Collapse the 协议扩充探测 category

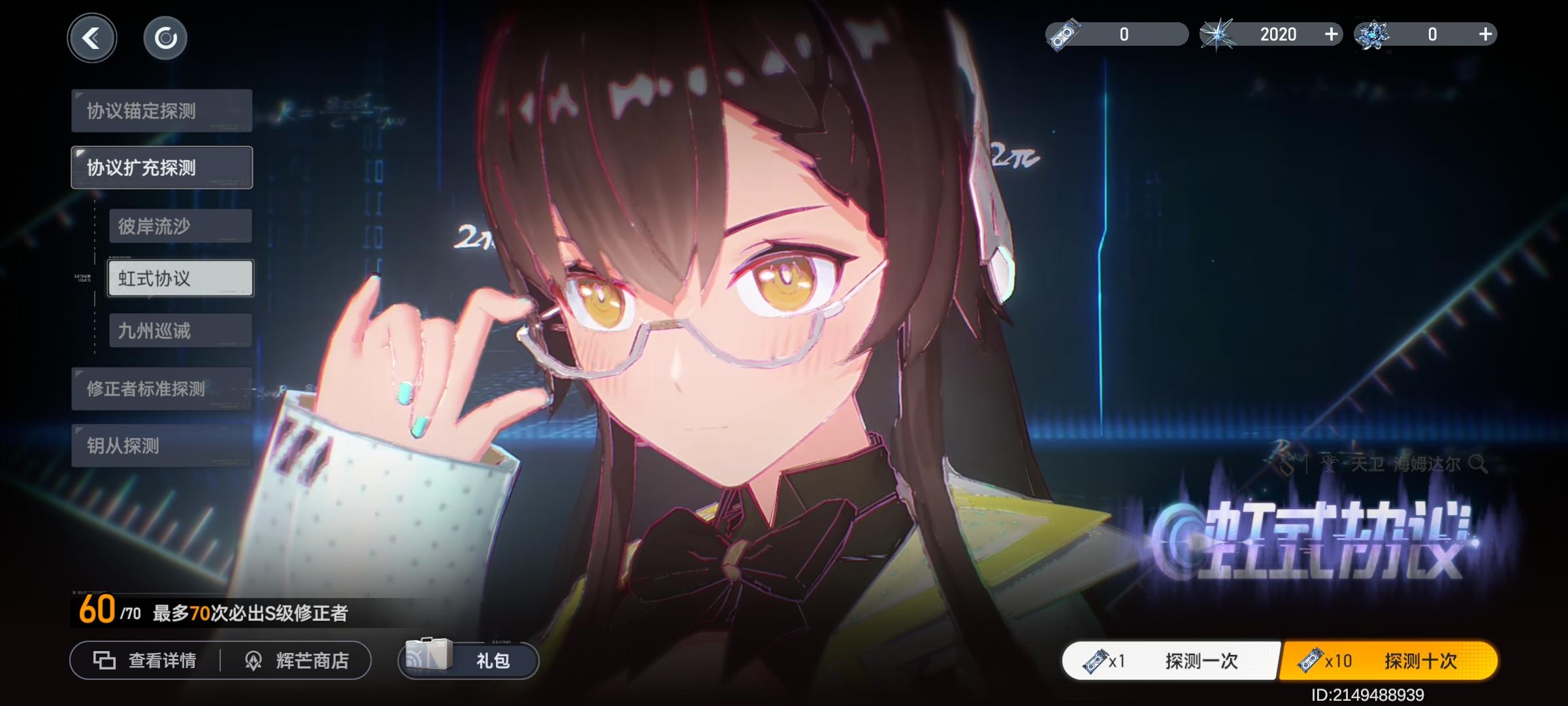click(x=161, y=167)
